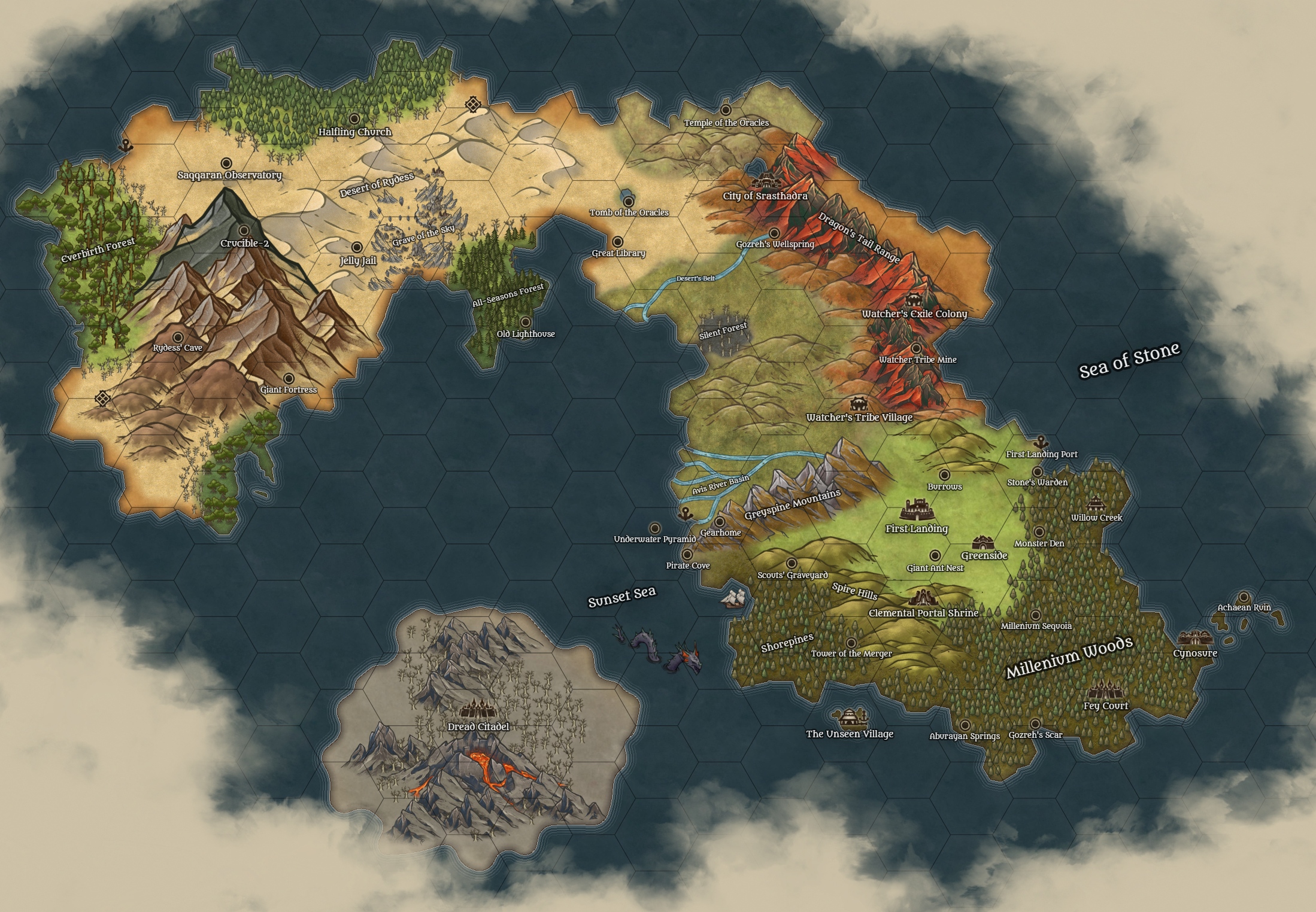Image resolution: width=1316 pixels, height=912 pixels.
Task: Select the Great Library map pin
Action: [x=617, y=241]
